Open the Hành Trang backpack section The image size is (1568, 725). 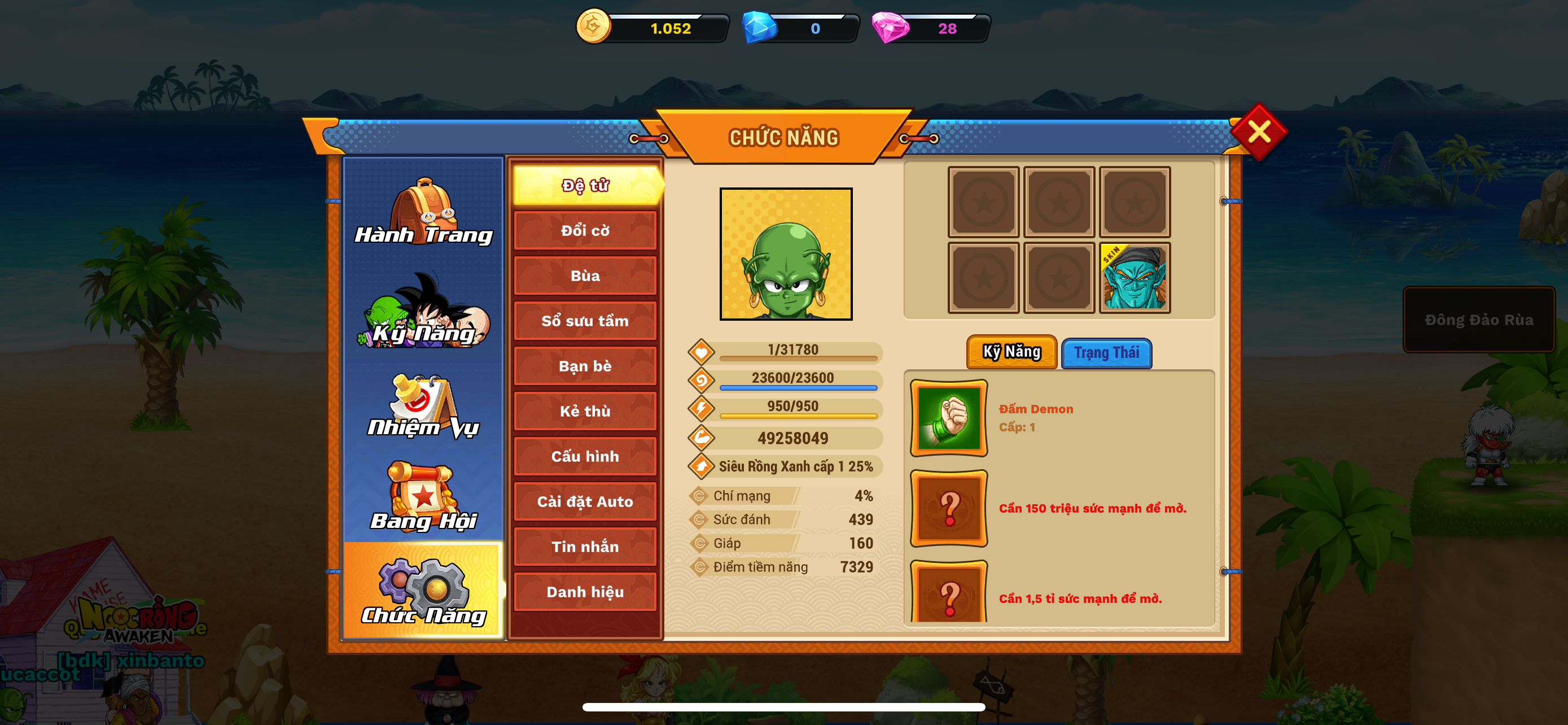click(423, 212)
